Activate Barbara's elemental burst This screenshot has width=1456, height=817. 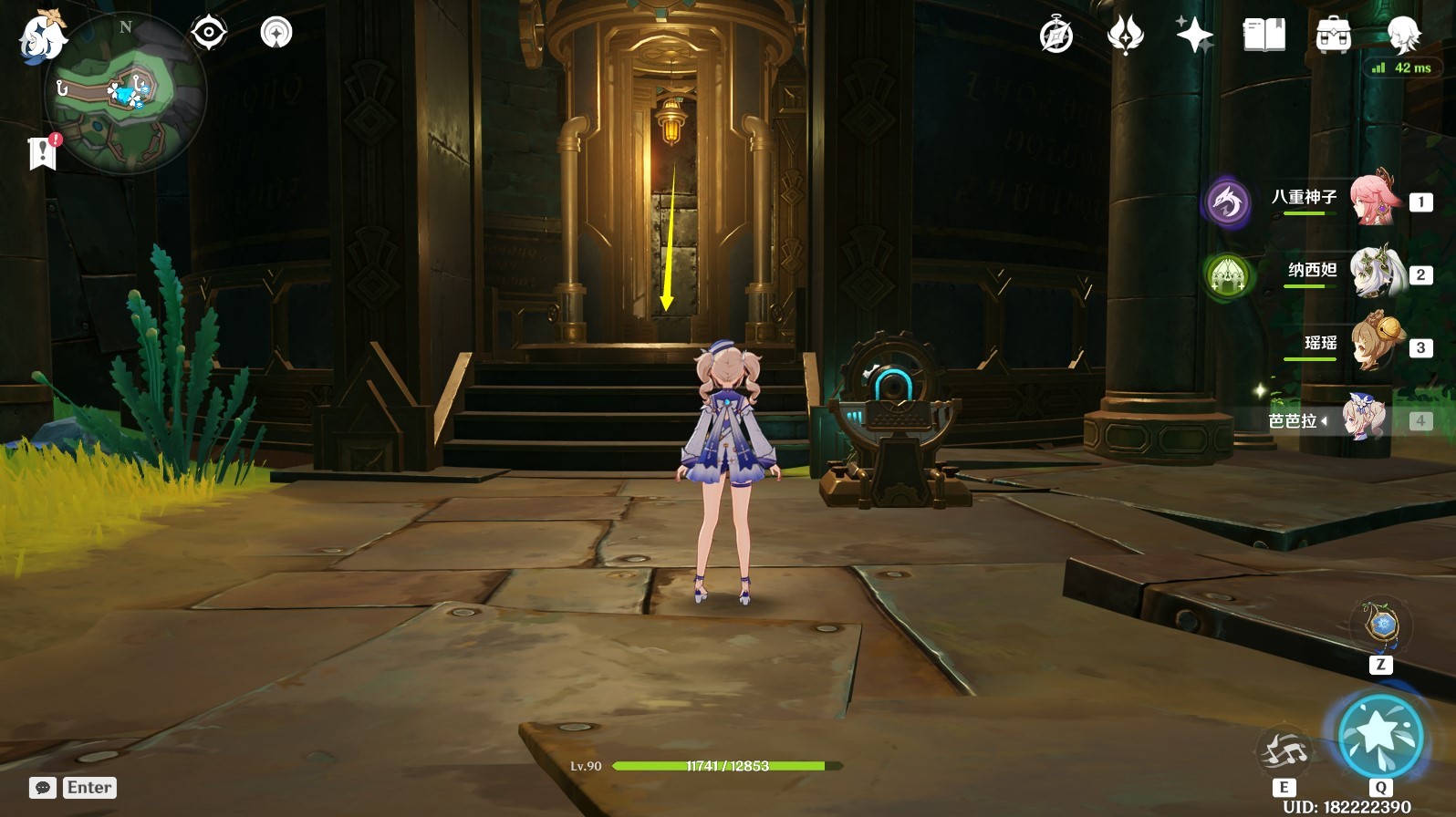coord(1380,737)
